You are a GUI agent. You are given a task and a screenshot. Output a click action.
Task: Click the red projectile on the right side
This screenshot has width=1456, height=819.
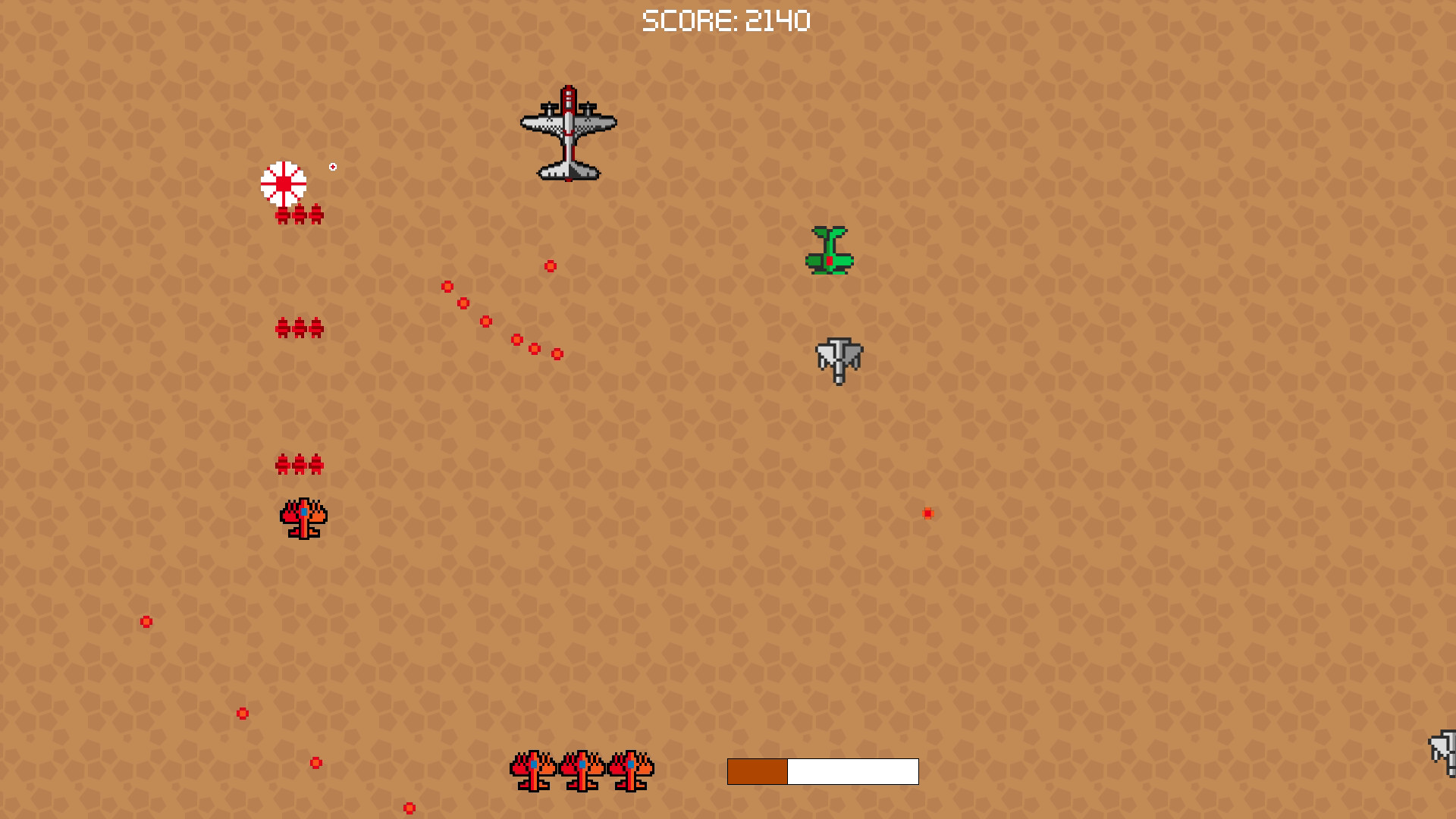(928, 513)
